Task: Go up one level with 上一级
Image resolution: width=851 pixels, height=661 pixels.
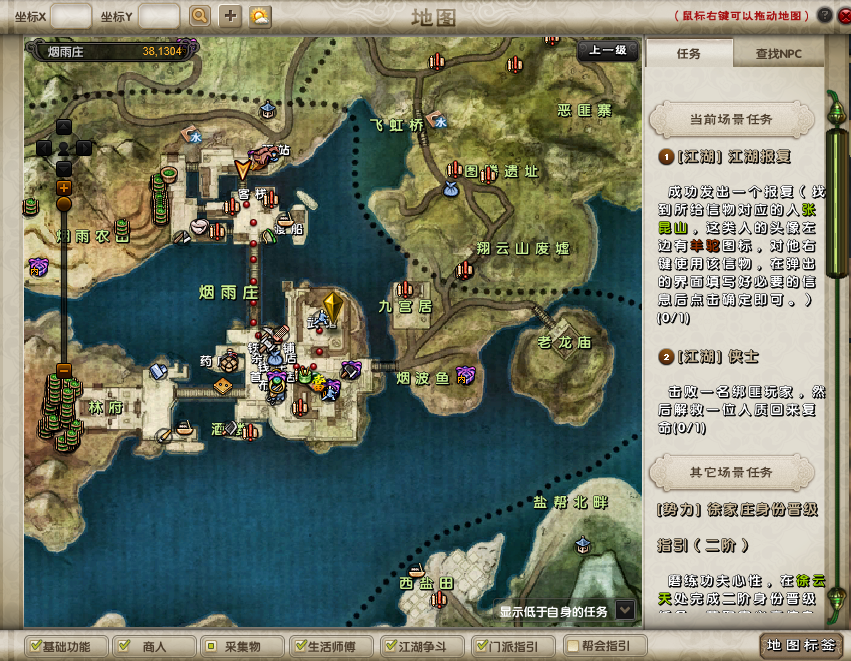Action: click(607, 50)
